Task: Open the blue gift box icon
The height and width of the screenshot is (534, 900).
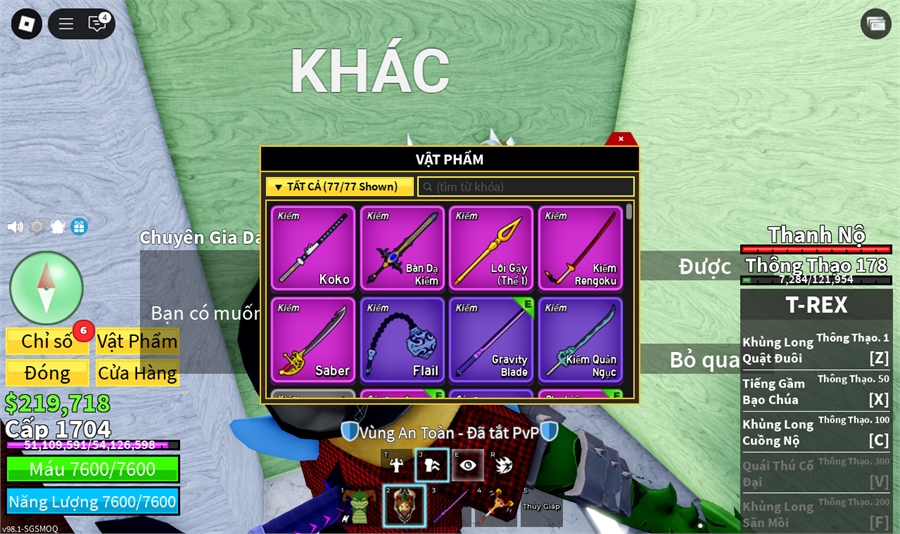Action: tap(79, 227)
